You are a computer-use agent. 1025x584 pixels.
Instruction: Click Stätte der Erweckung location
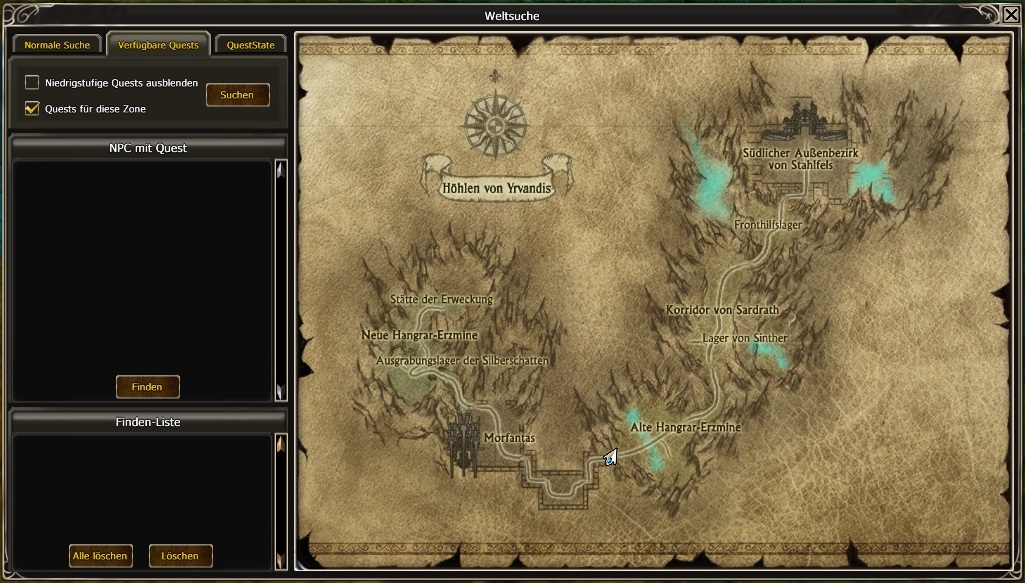click(441, 299)
